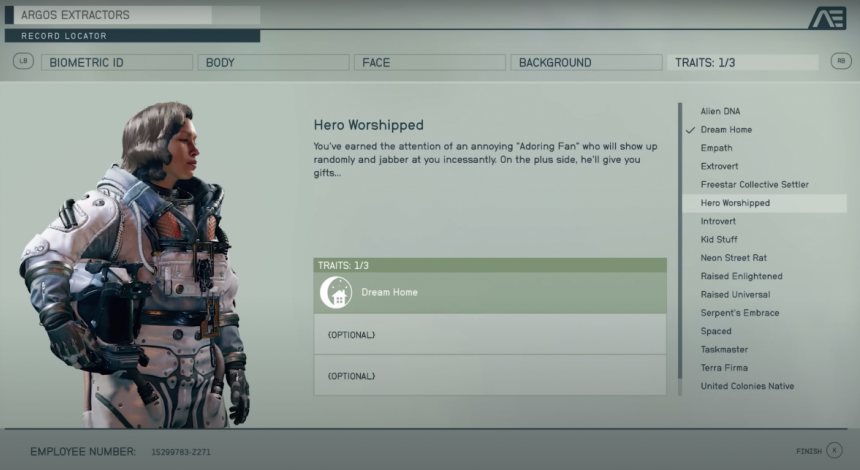Select the Serpent's Embrace trait
This screenshot has width=860, height=470.
[740, 313]
